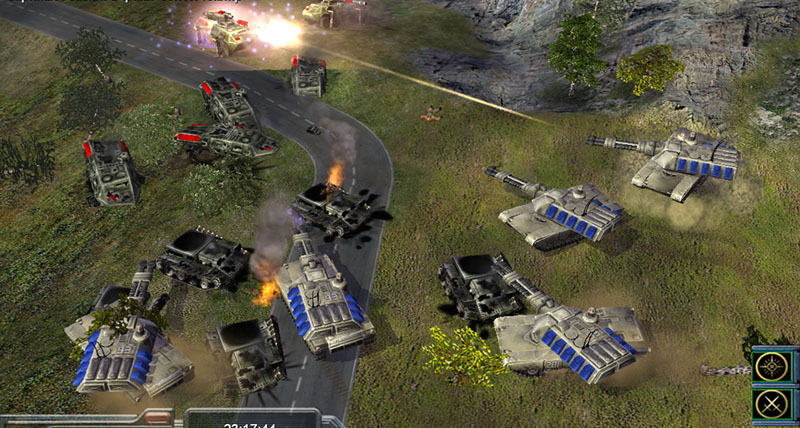Activate the crossed swords command button

coord(772,404)
